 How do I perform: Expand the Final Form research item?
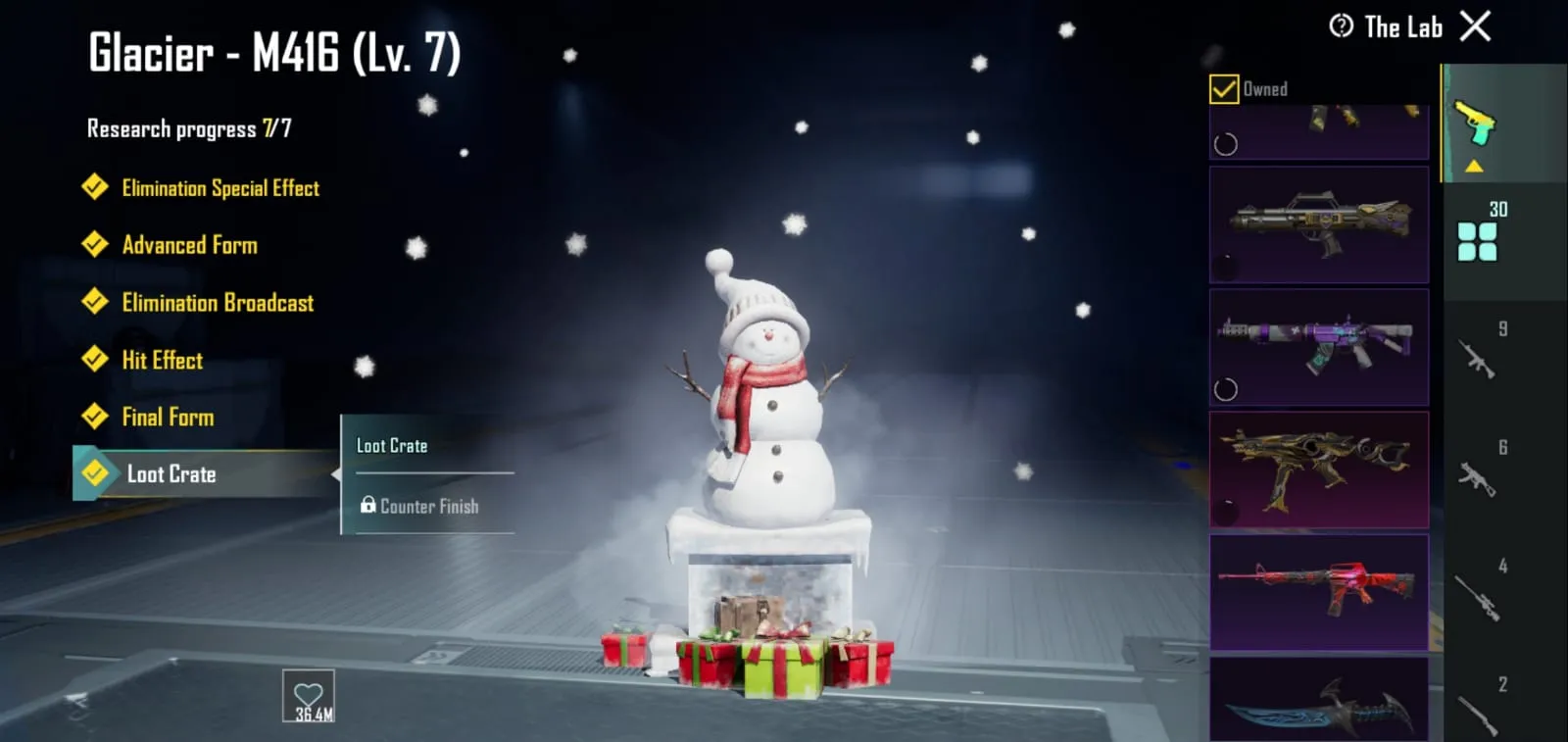click(x=168, y=417)
